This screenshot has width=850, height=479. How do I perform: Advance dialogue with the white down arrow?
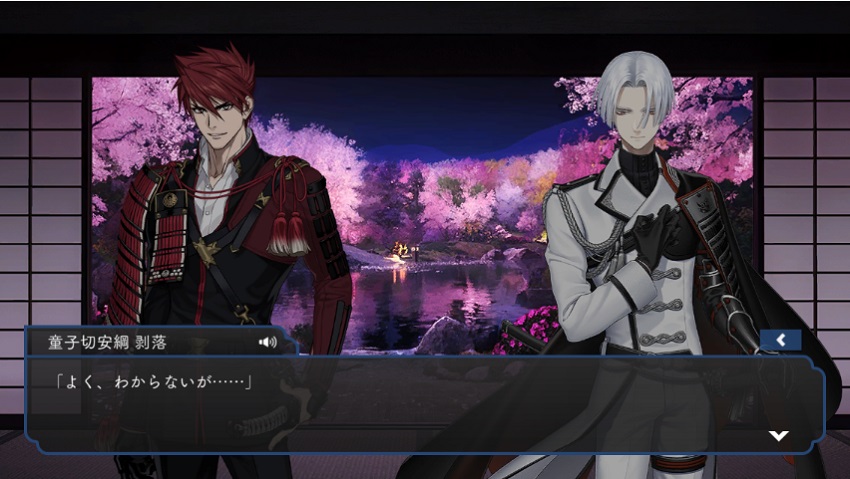778,435
